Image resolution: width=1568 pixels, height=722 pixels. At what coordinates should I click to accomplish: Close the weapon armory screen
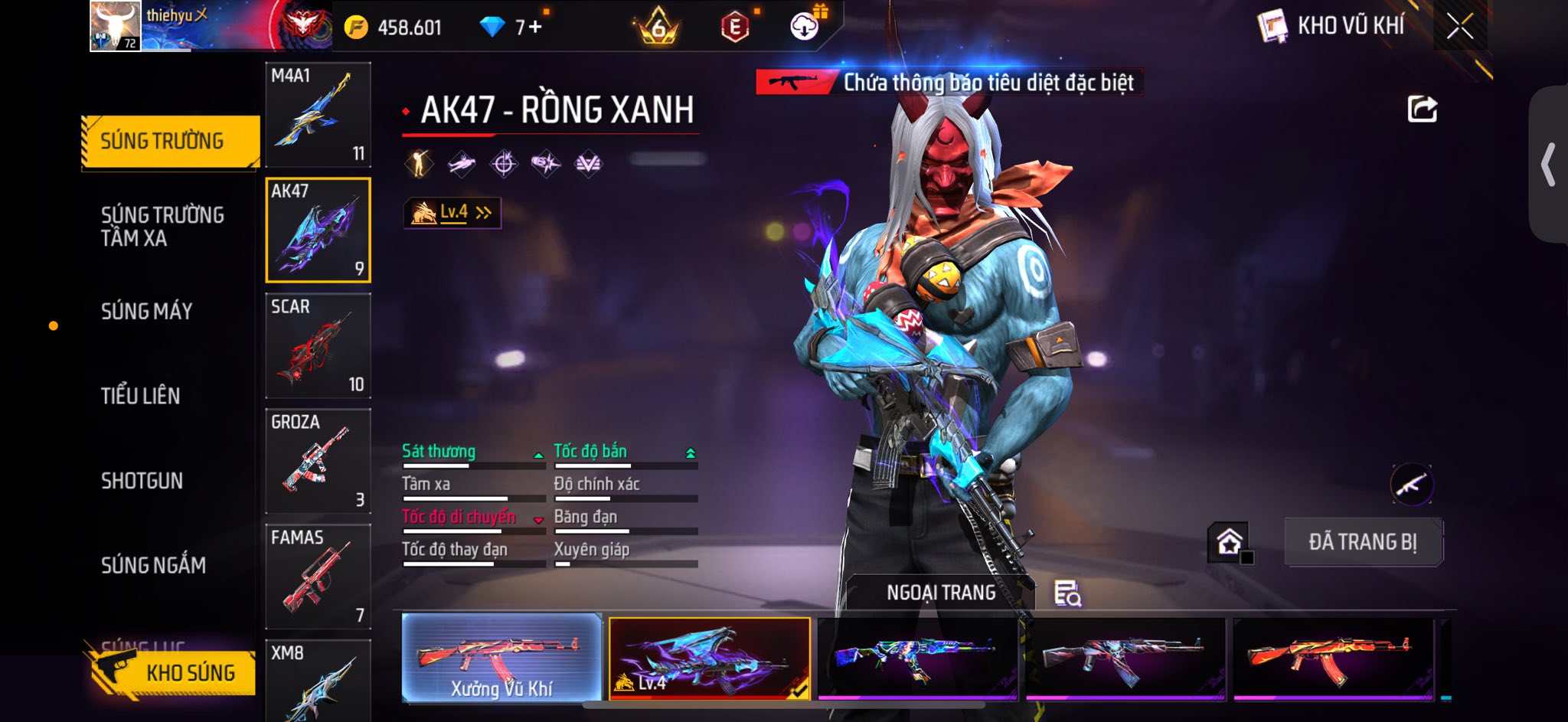point(1459,27)
